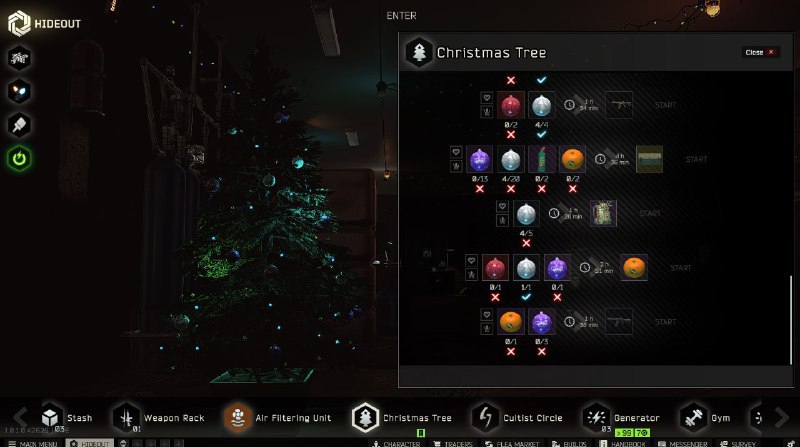Open the Main Menu

[34, 442]
